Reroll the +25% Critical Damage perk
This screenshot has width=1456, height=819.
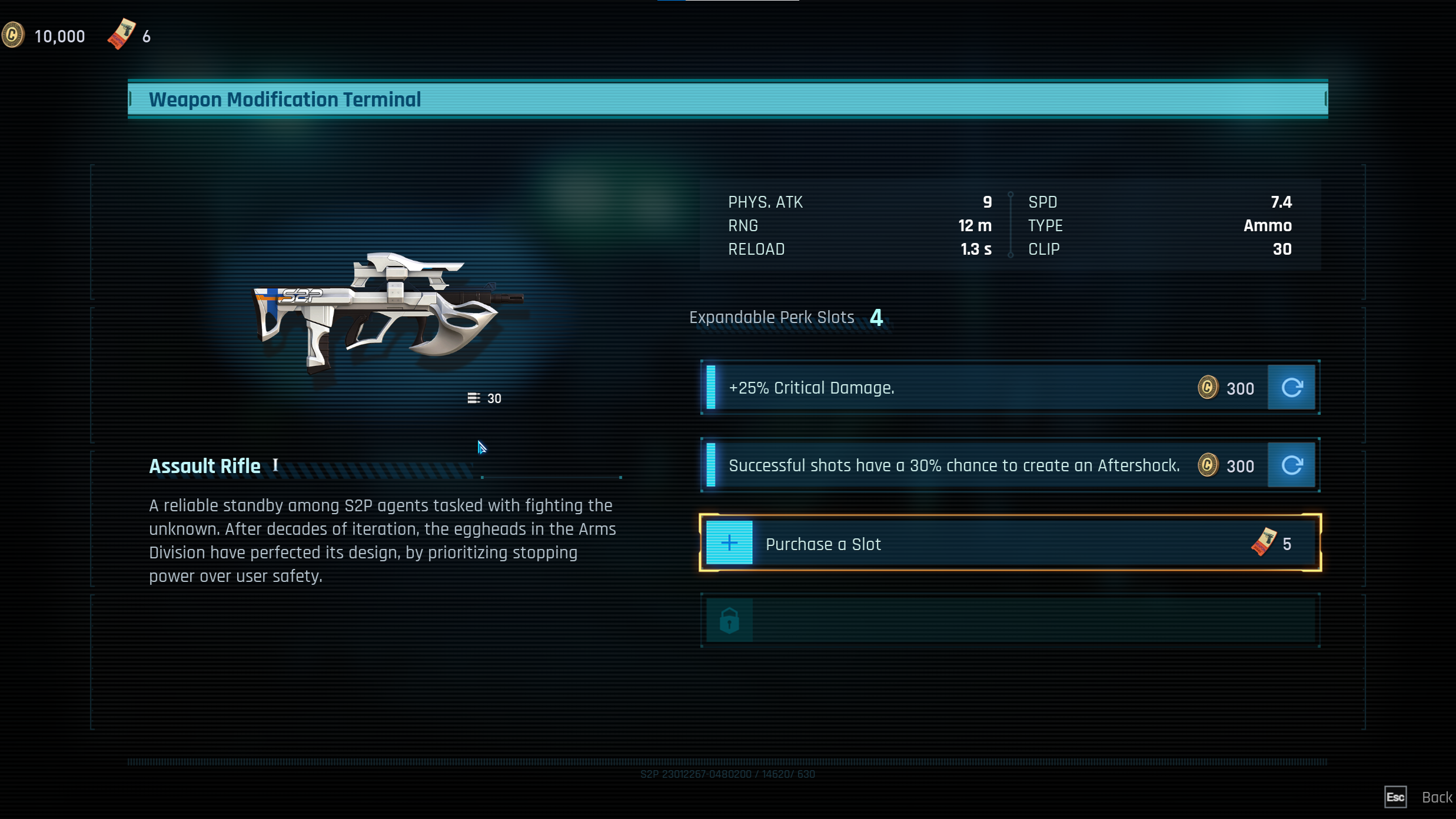pos(1291,388)
